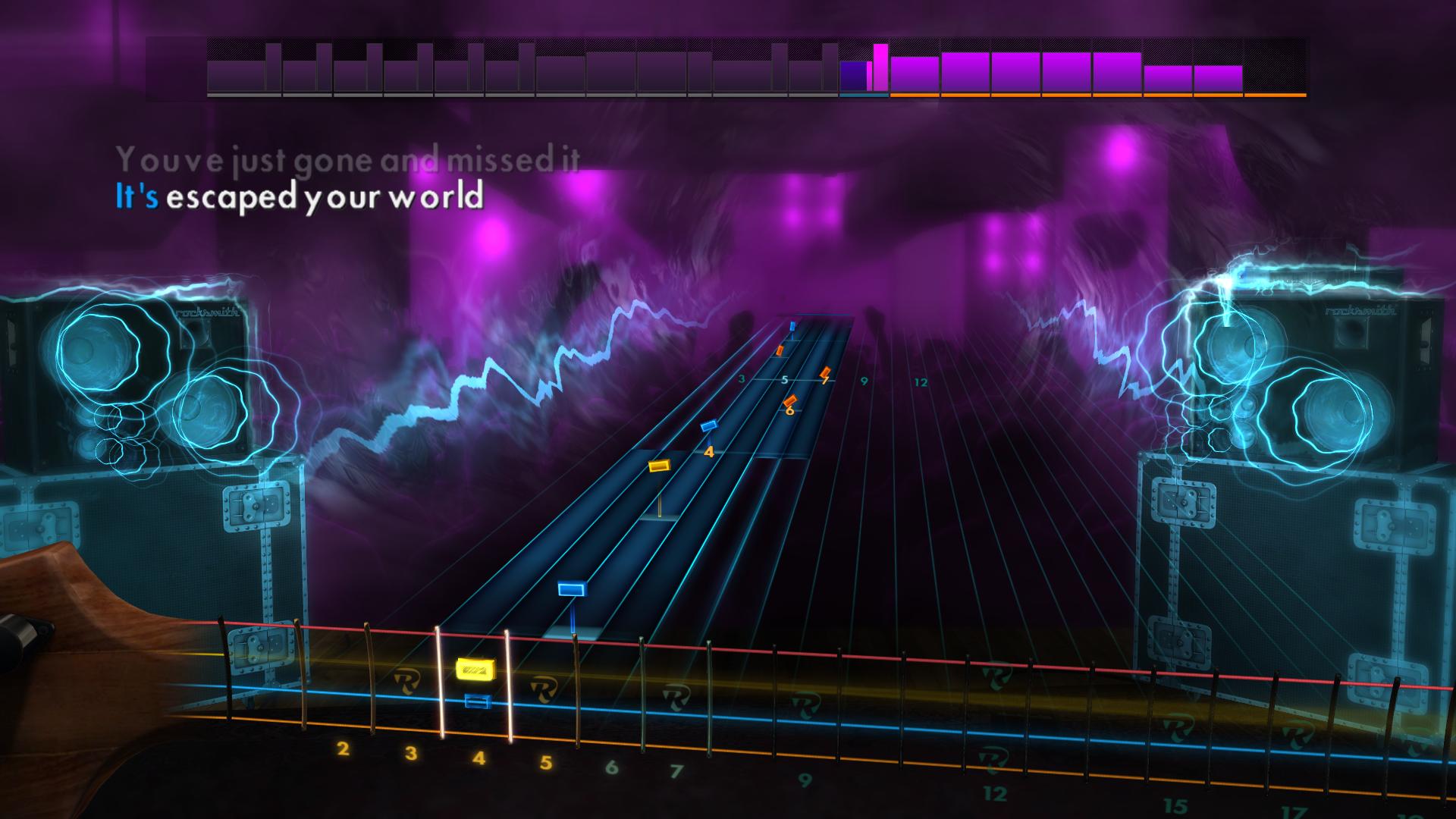
Task: Select the yellow slide note at fret 4
Action: [475, 670]
